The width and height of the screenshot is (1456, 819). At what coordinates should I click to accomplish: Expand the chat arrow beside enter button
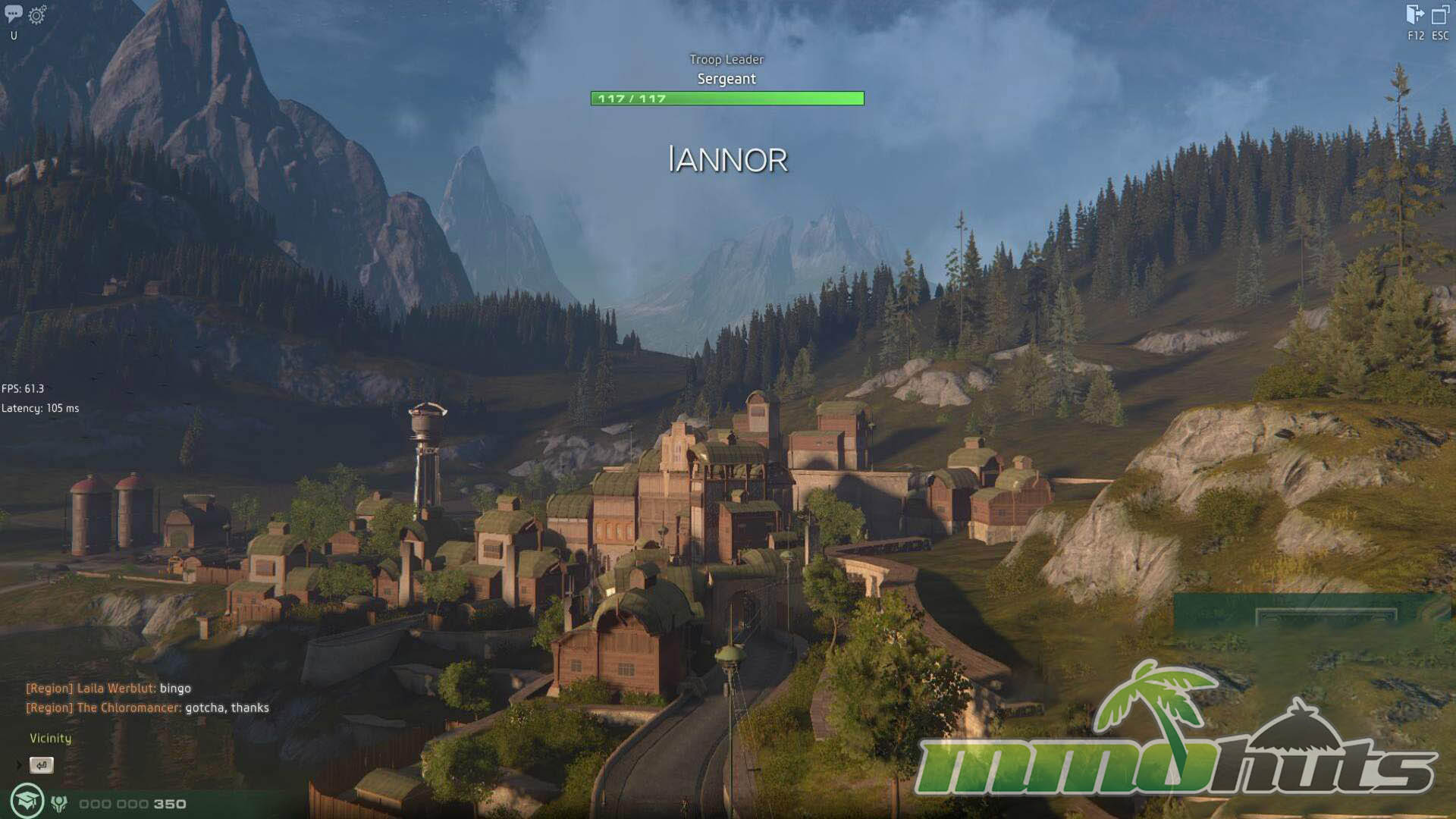[19, 765]
